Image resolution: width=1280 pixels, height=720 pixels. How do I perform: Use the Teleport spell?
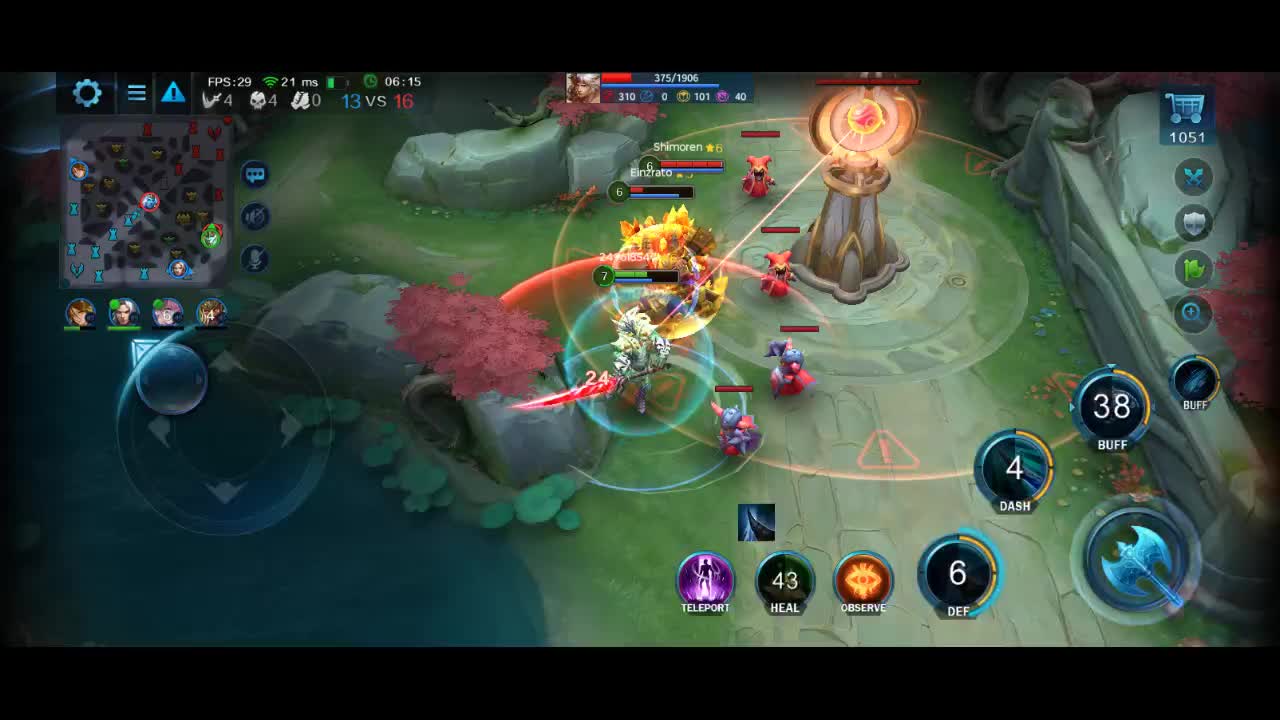pos(705,579)
